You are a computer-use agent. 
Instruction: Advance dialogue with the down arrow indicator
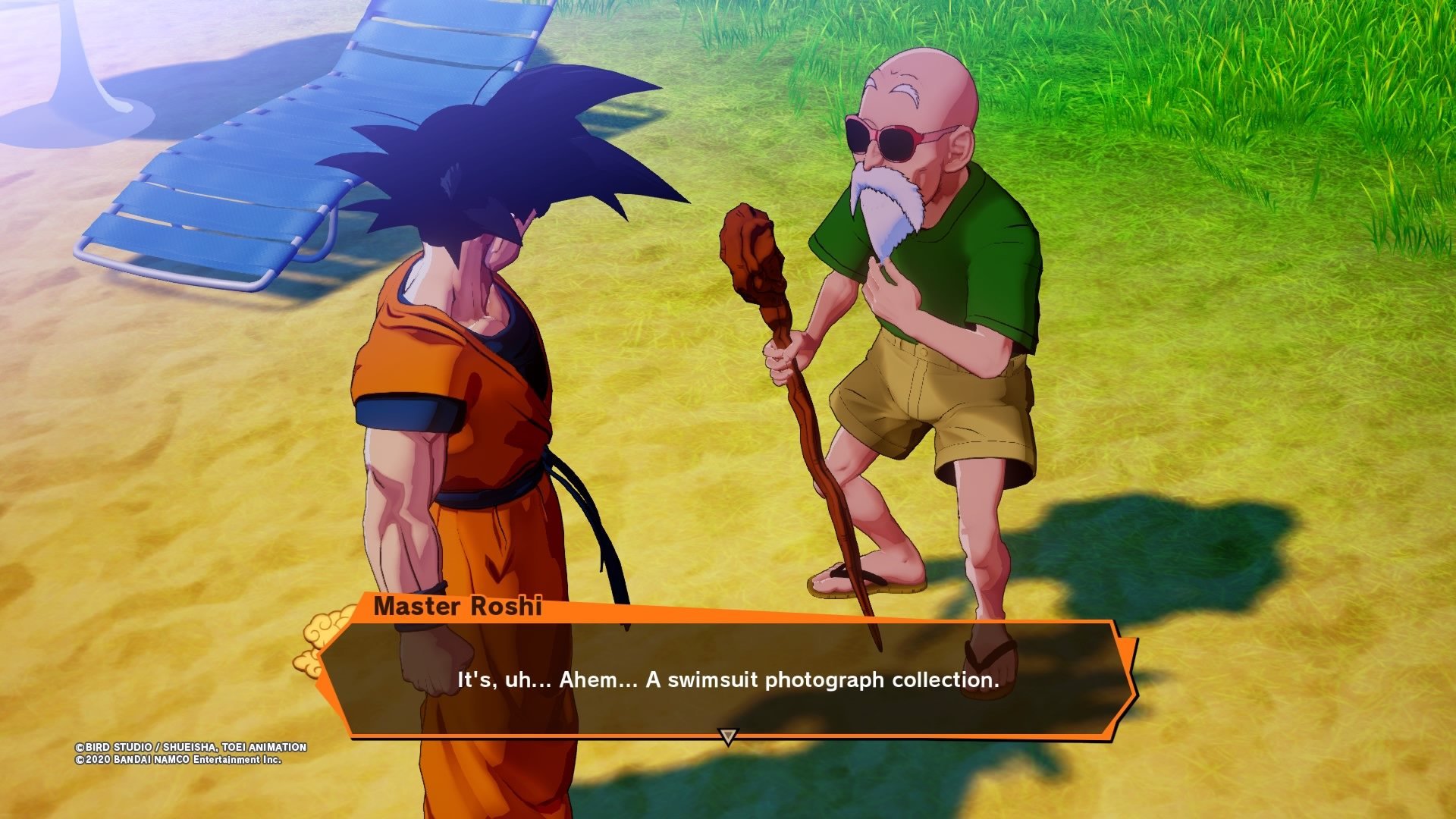pyautogui.click(x=728, y=736)
